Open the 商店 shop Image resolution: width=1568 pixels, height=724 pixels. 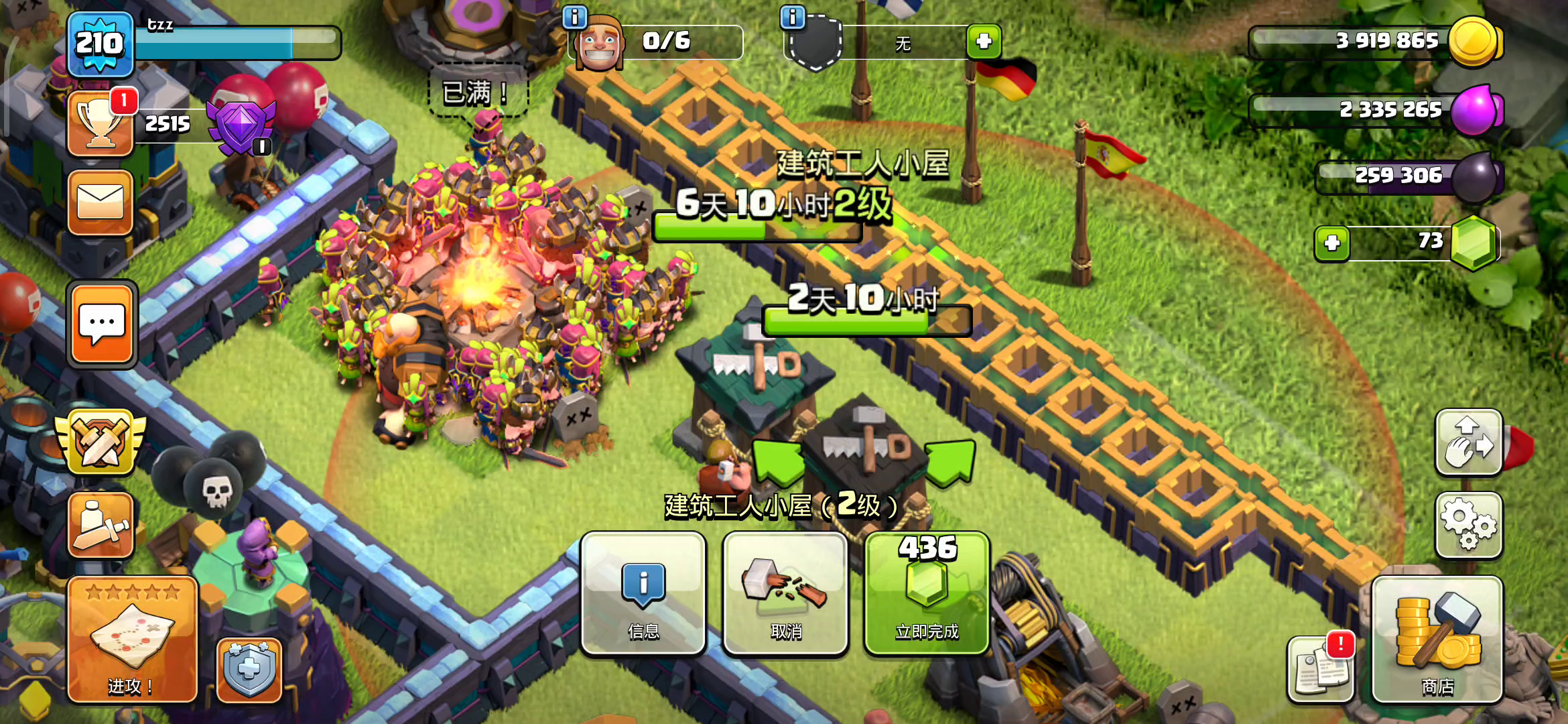1437,640
